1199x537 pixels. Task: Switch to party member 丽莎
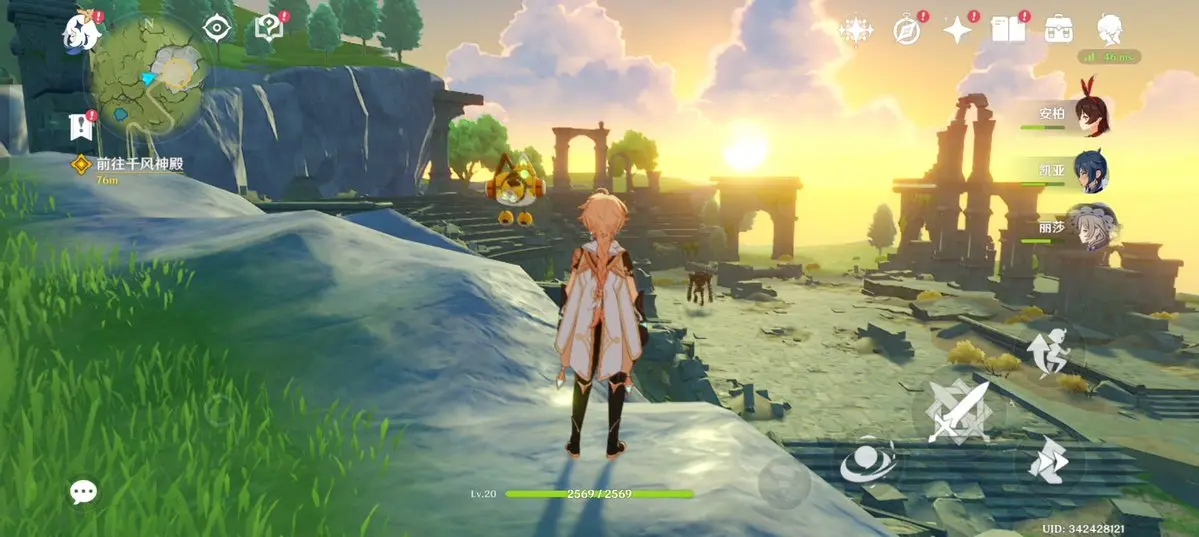[x=1090, y=226]
